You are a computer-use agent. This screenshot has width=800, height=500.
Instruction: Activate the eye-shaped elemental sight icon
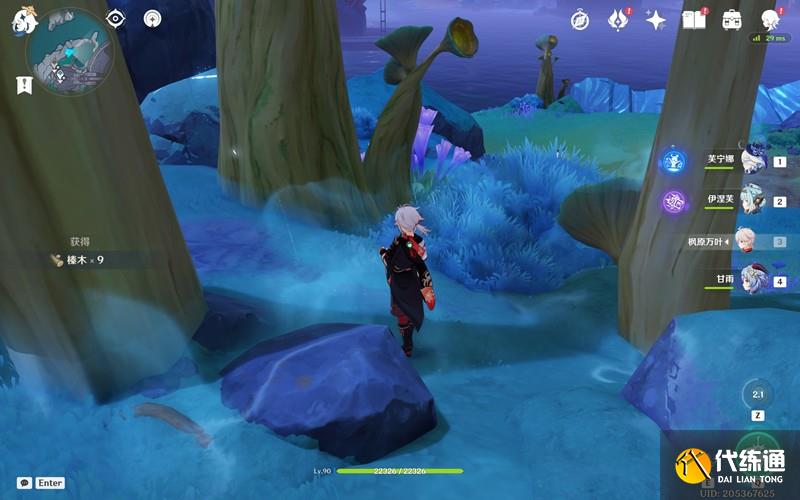[115, 18]
